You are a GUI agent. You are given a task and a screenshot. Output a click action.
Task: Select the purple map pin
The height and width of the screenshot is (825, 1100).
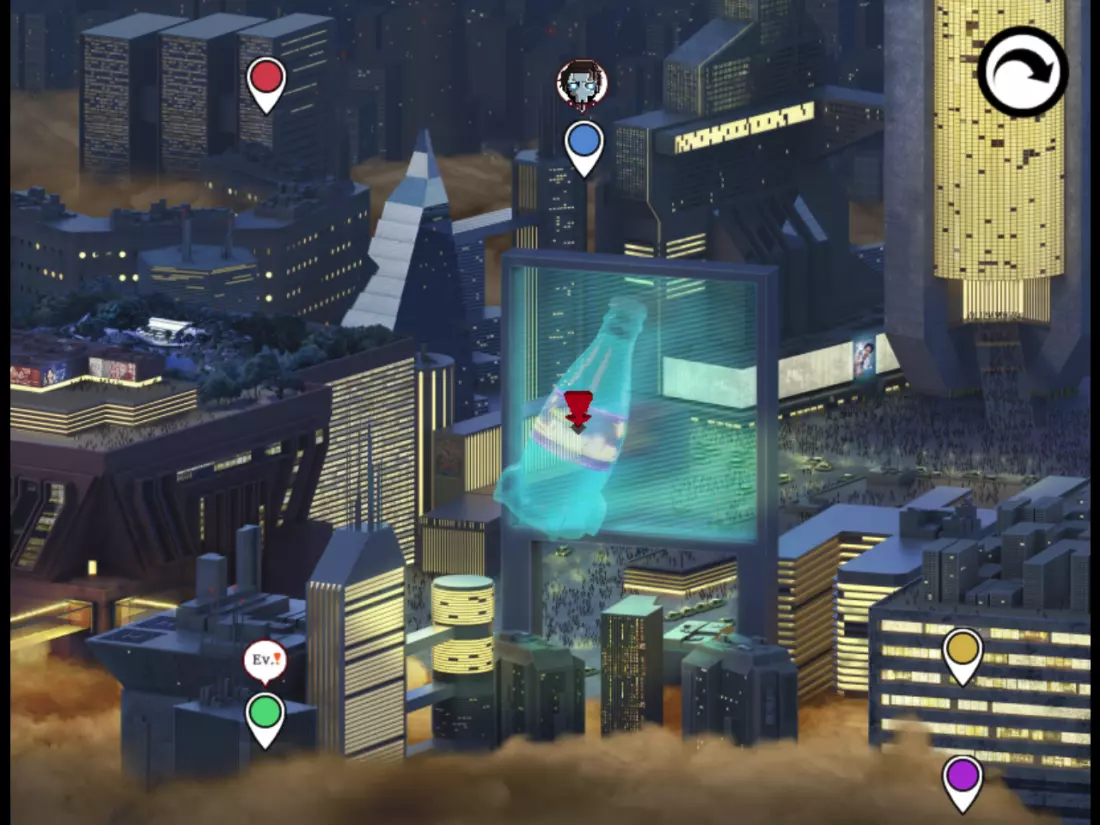963,778
